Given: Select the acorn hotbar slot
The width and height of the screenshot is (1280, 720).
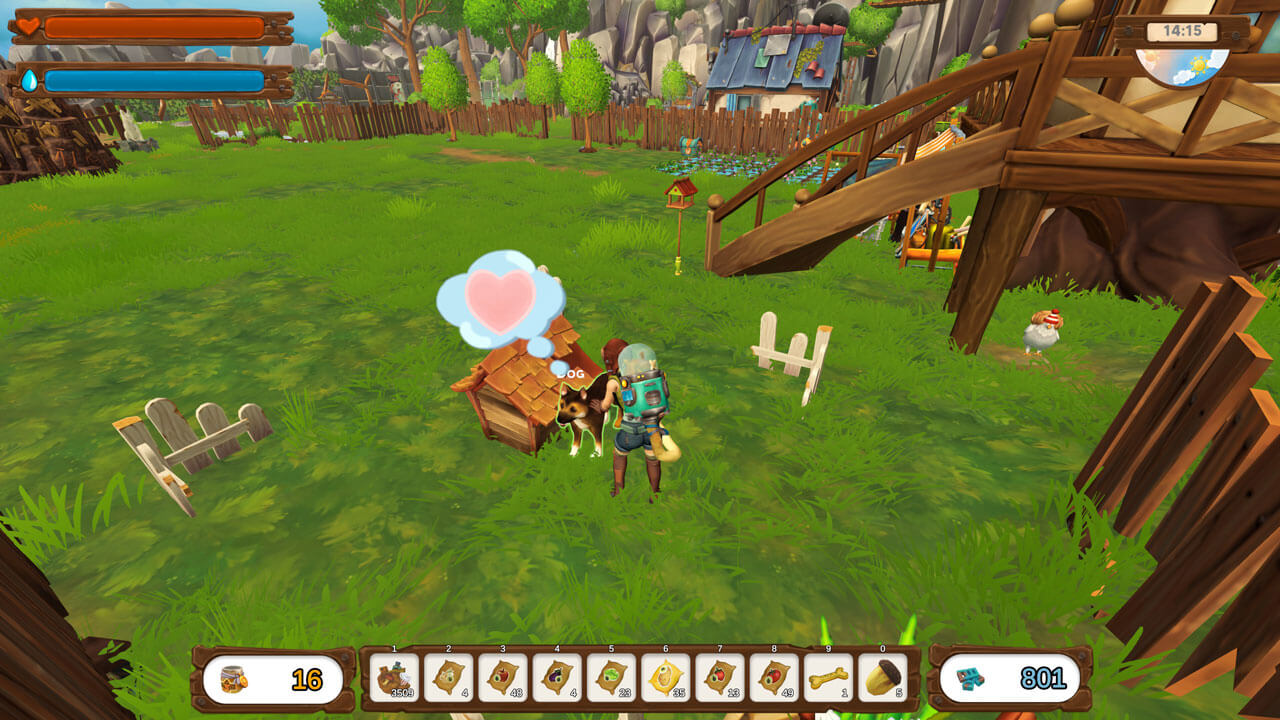Looking at the screenshot, I should click(882, 678).
